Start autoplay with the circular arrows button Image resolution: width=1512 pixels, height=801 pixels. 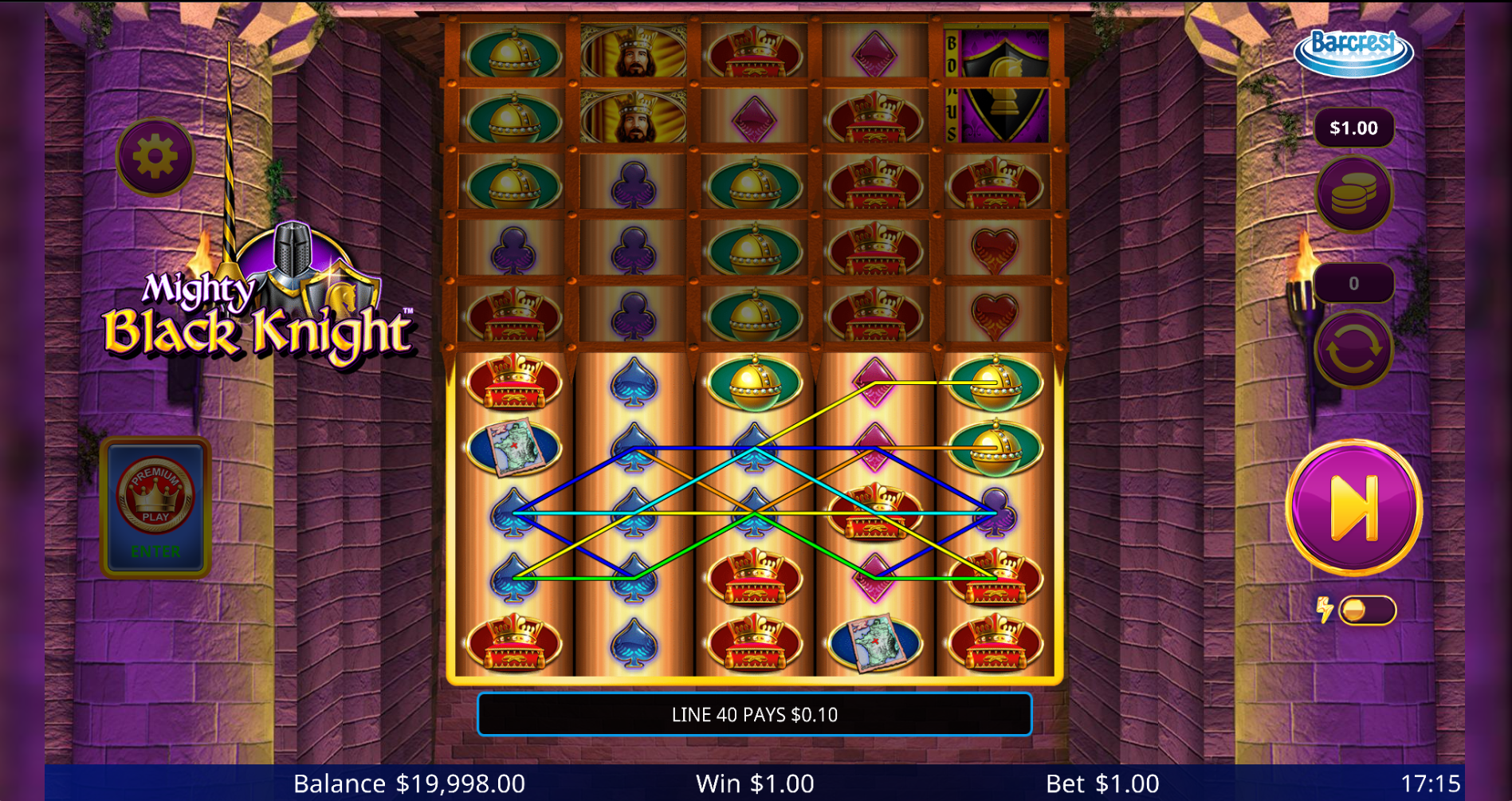tap(1353, 349)
